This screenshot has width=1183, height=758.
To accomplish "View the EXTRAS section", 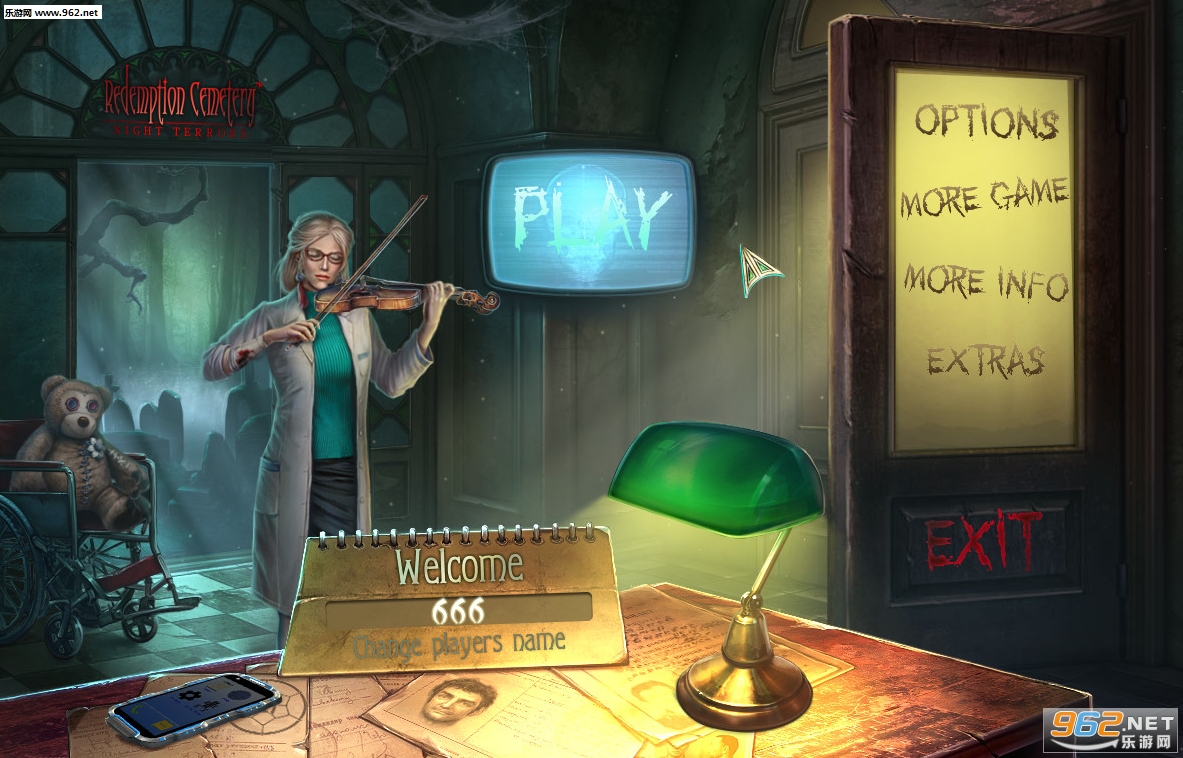I will pos(985,360).
